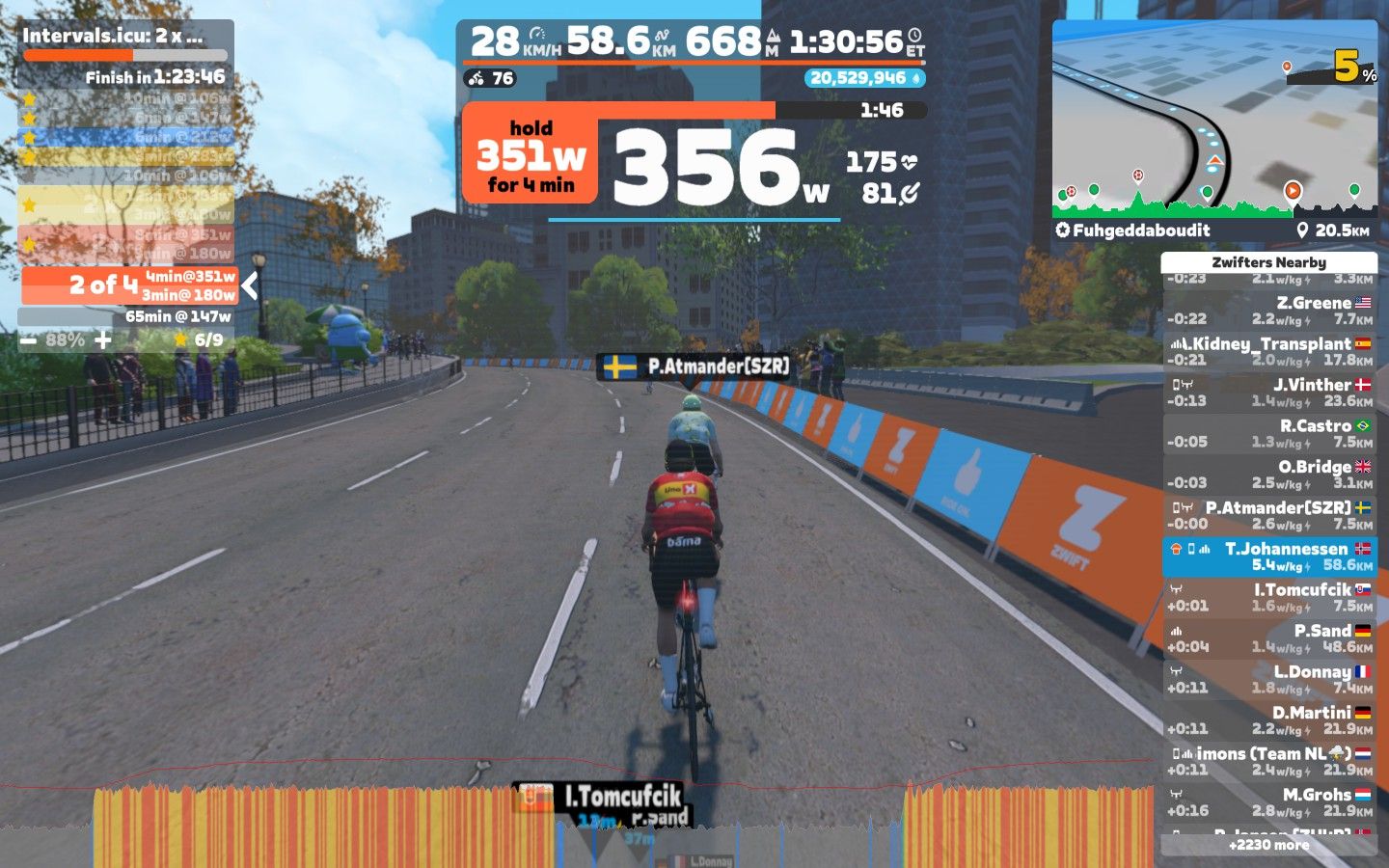This screenshot has width=1389, height=868.
Task: Click the Drops total counter
Action: point(864,78)
